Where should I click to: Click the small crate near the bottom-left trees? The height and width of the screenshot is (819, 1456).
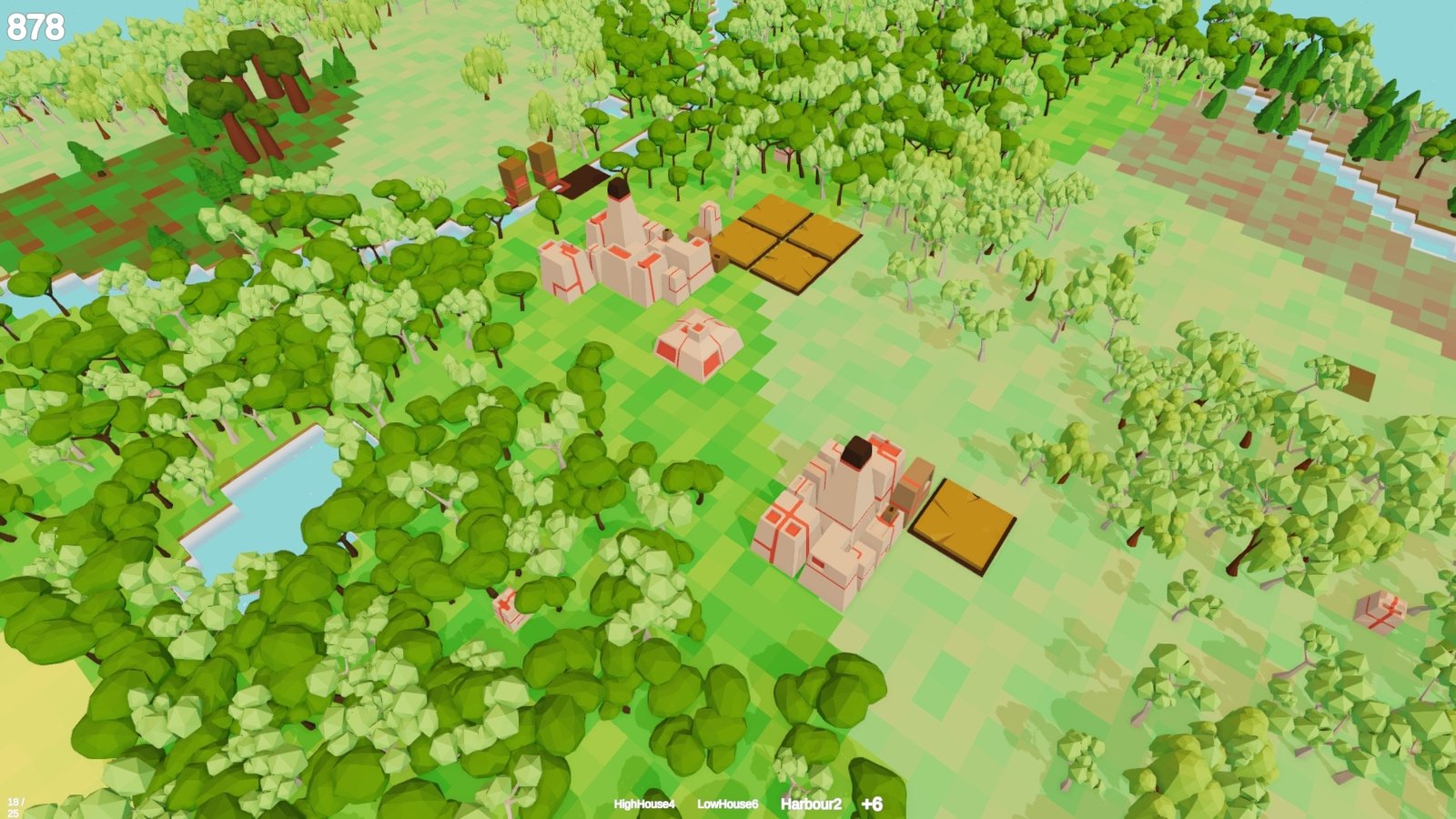(510, 608)
